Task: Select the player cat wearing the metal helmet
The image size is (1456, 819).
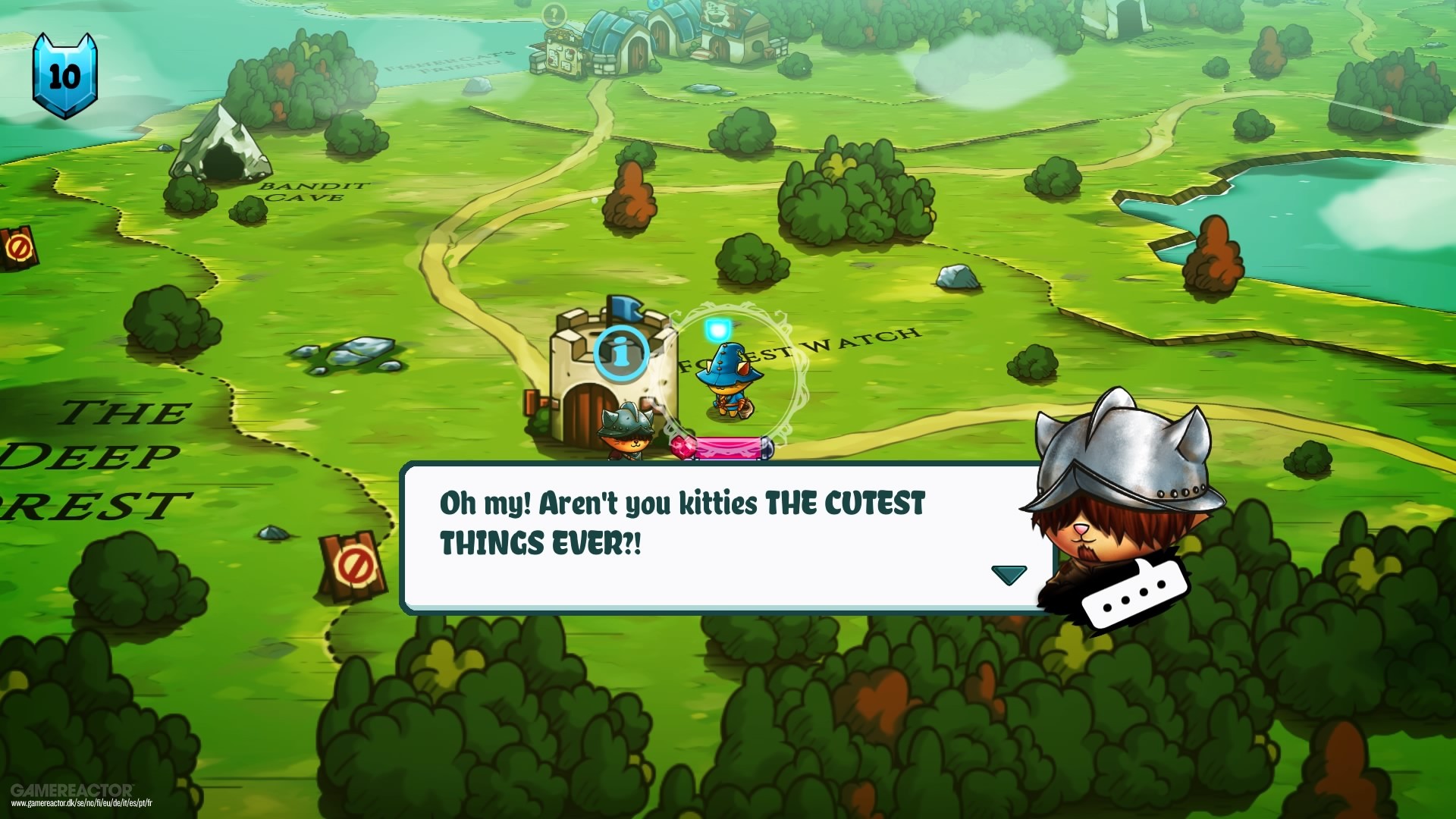Action: pos(626,436)
